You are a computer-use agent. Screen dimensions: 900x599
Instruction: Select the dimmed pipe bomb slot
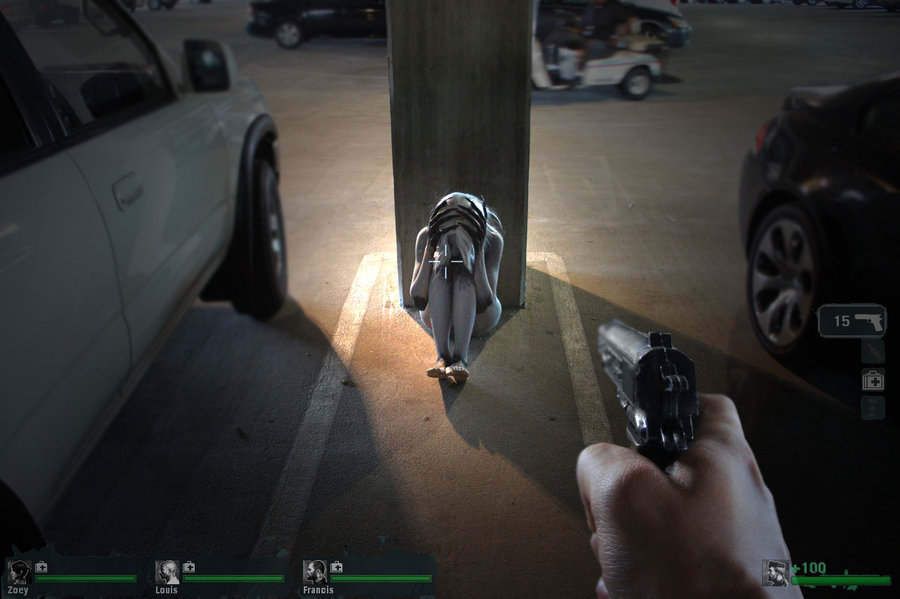pyautogui.click(x=873, y=351)
